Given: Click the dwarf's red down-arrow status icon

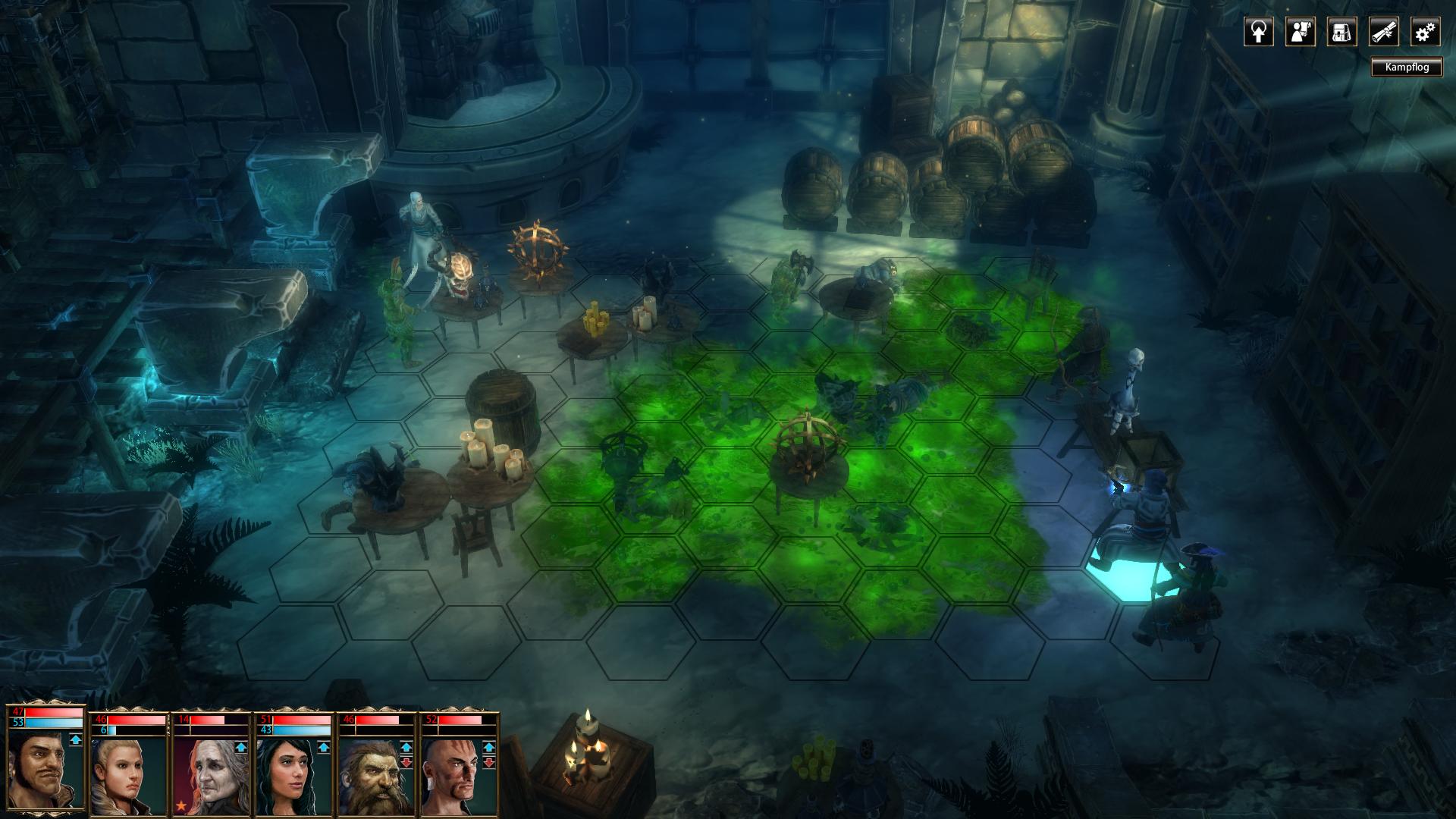Looking at the screenshot, I should click(406, 762).
